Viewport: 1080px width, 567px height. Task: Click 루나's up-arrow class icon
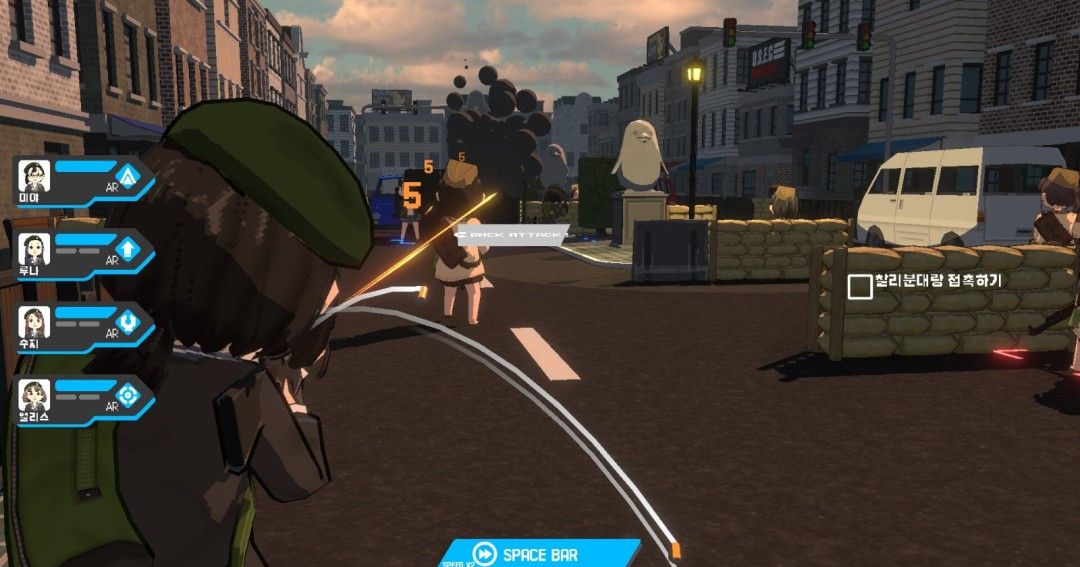[129, 249]
